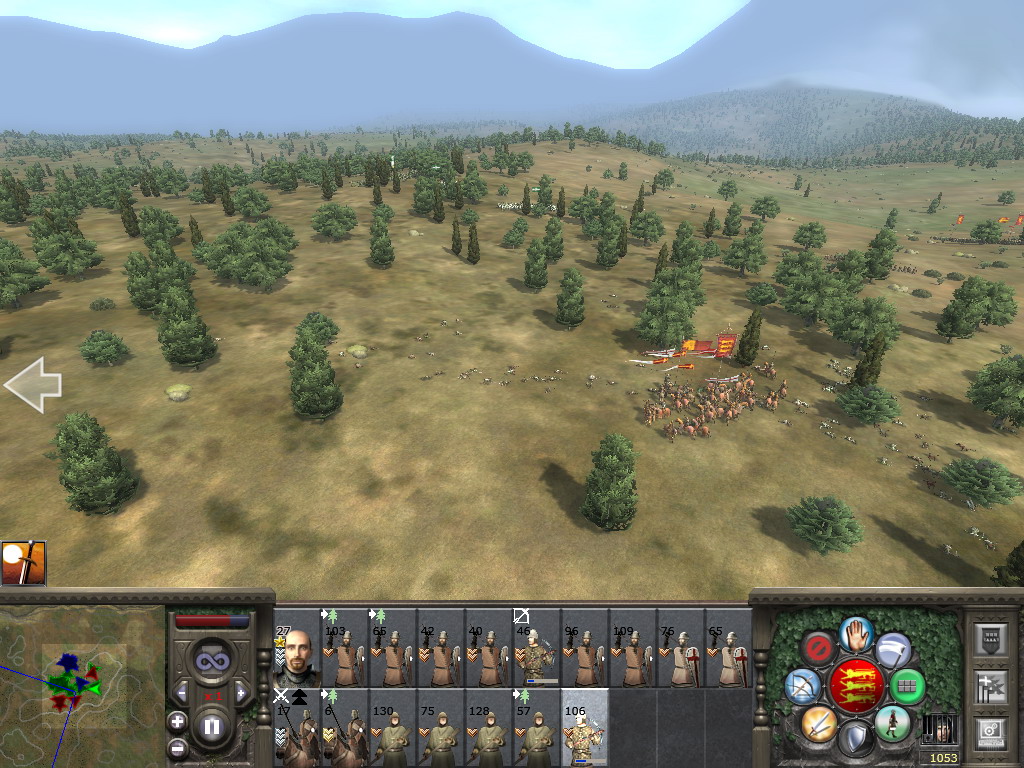The image size is (1024, 768).
Task: Click the sword special ability button
Action: click(818, 722)
